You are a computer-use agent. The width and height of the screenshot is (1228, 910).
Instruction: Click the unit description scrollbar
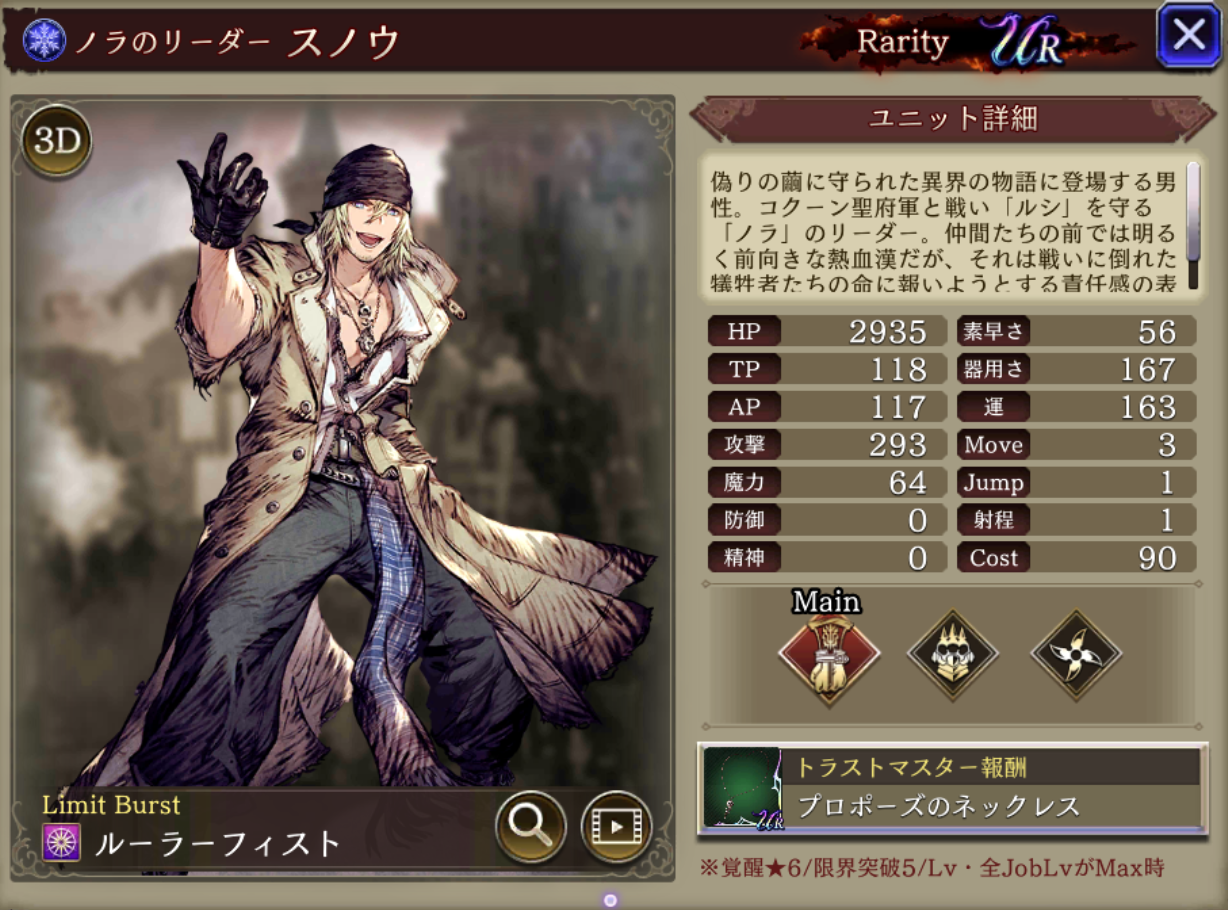(x=1193, y=224)
